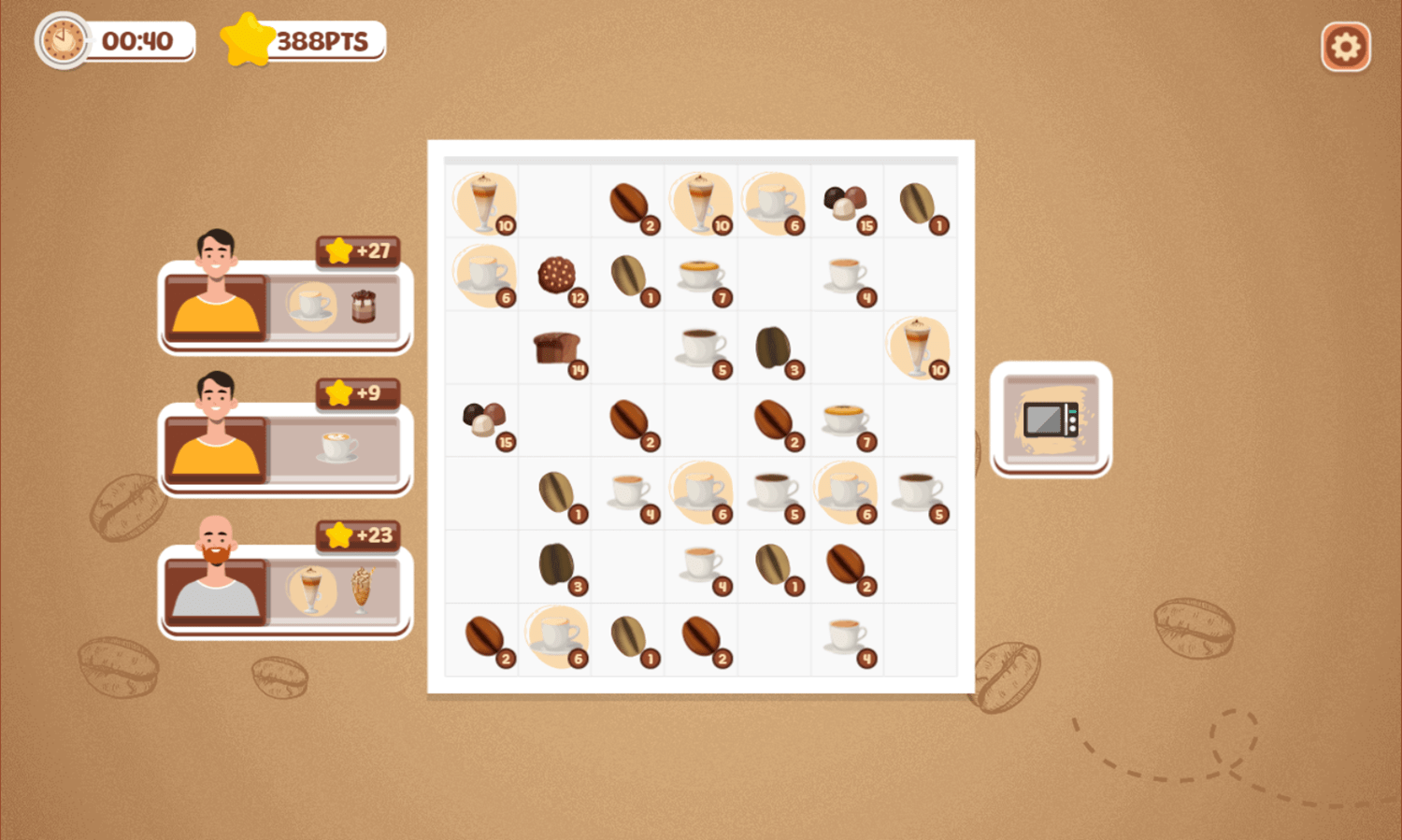Select the espresso cup tile showing 4
This screenshot has width=1402, height=840.
click(847, 274)
